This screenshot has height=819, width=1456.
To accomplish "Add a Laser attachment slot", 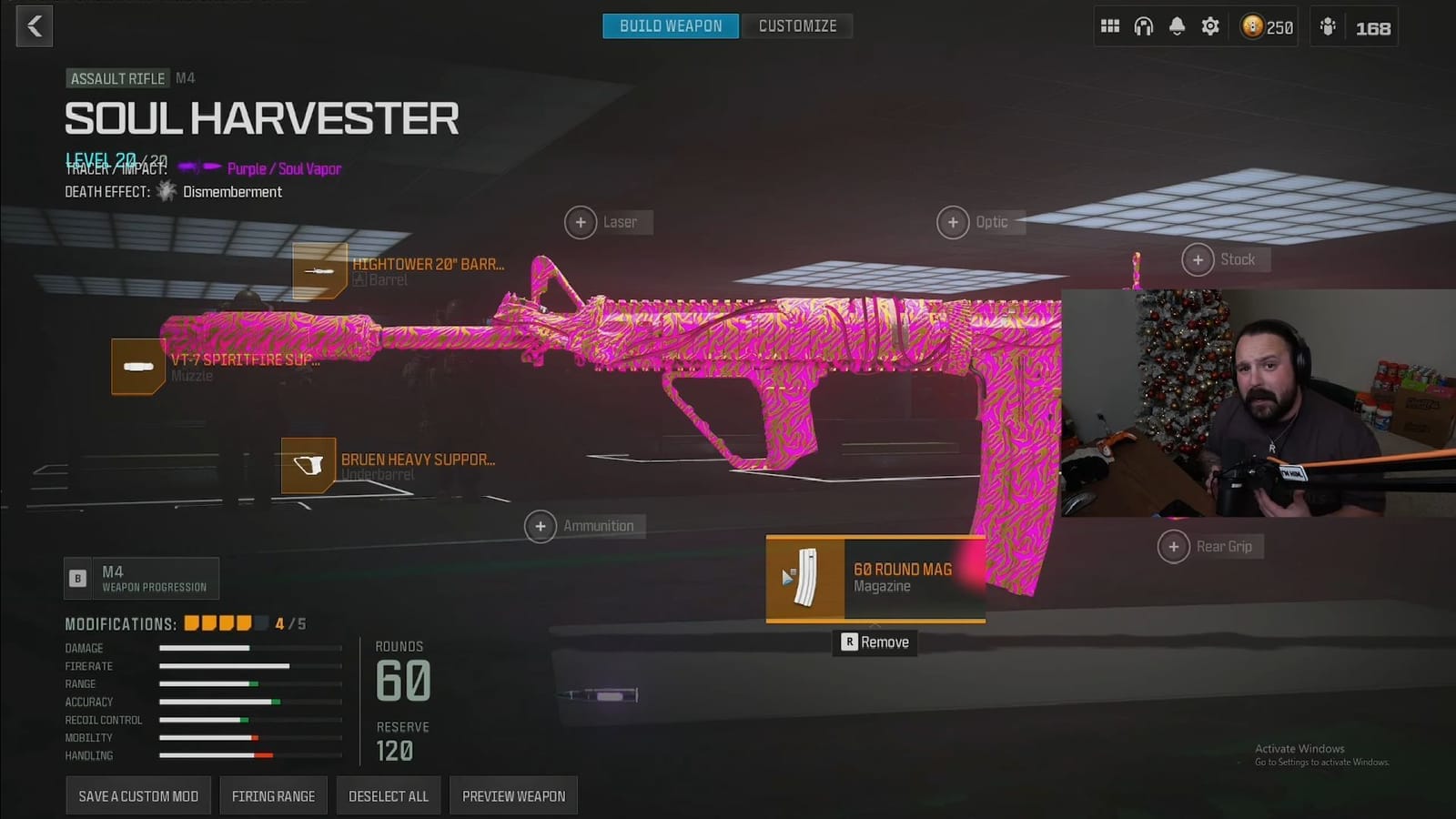I will pyautogui.click(x=581, y=222).
